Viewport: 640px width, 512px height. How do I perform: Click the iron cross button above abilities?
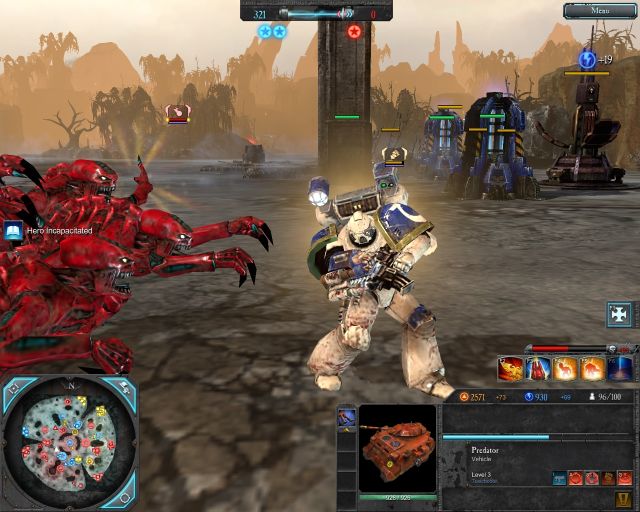[619, 314]
